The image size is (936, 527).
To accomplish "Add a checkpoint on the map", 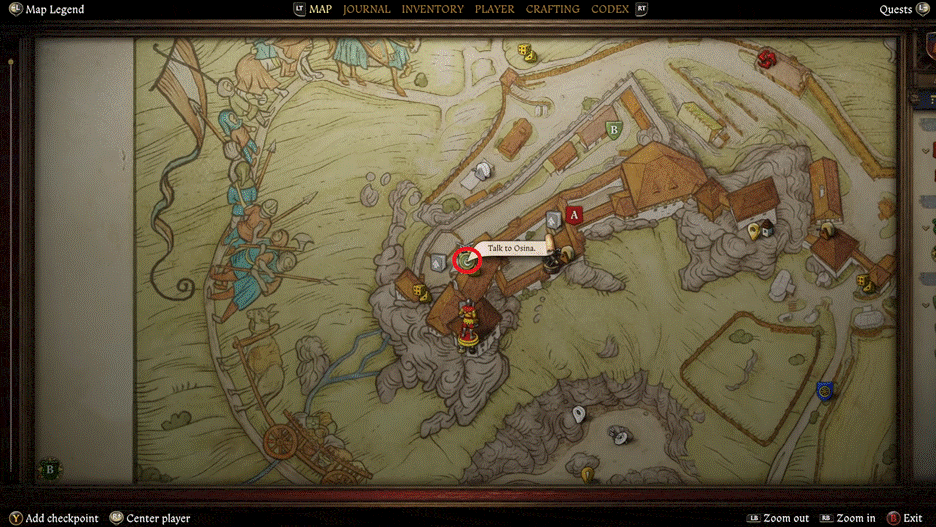I will click(x=62, y=518).
